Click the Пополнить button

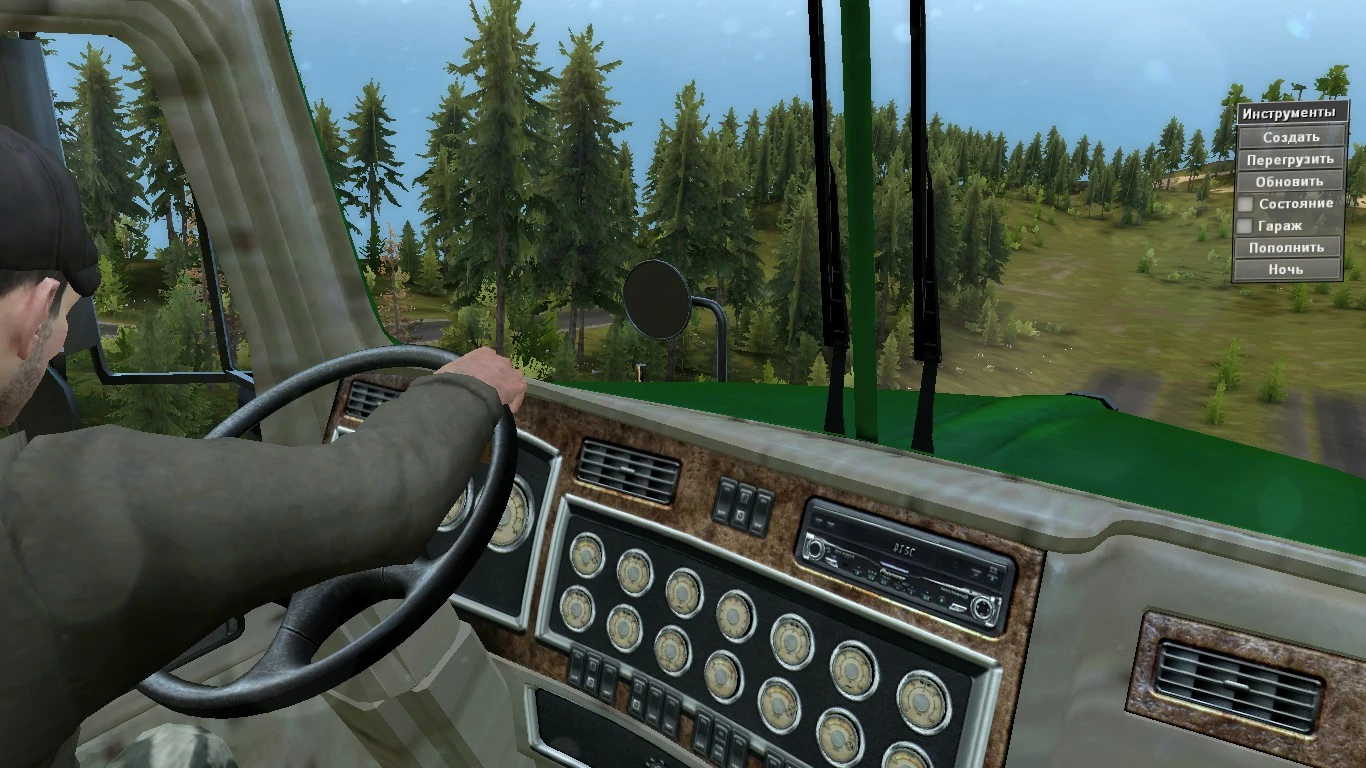pyautogui.click(x=1289, y=247)
